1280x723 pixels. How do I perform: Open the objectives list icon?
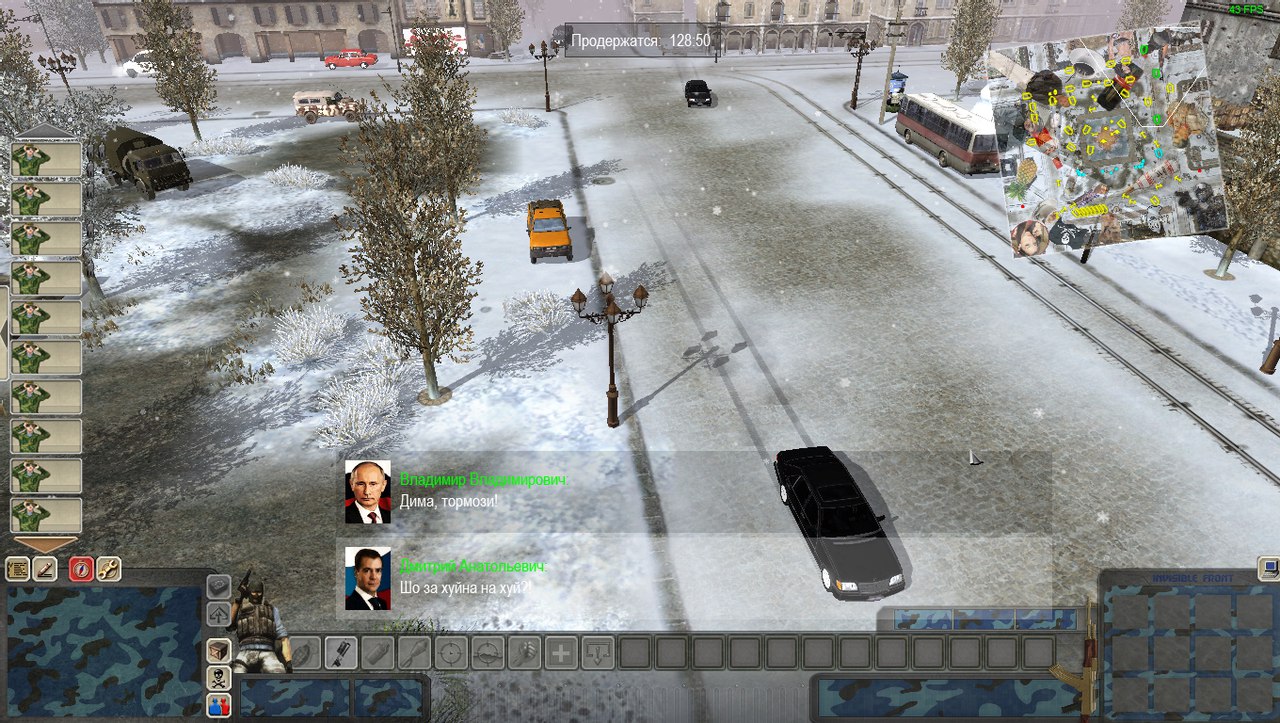[18, 569]
